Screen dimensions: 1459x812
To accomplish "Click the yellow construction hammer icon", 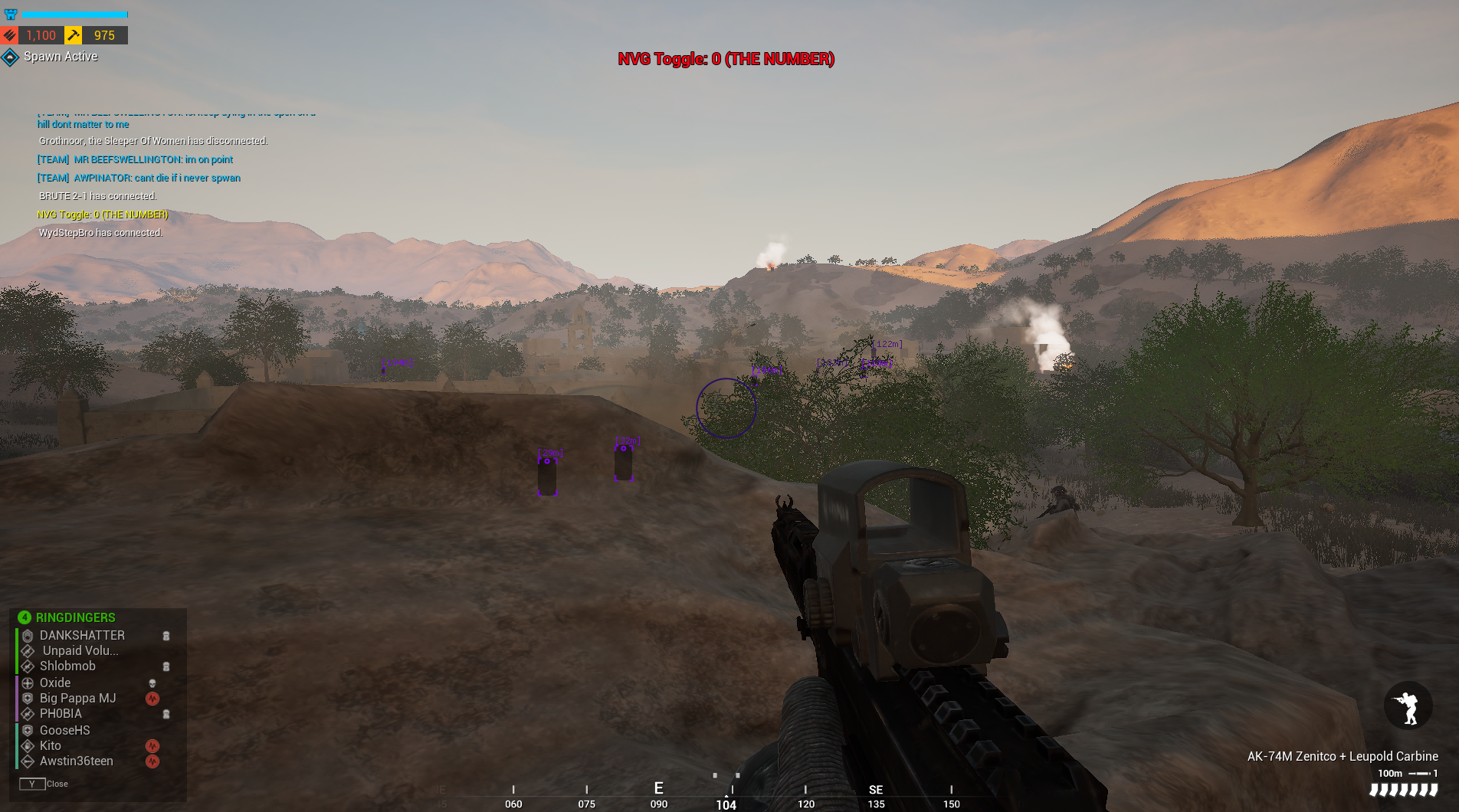I will (74, 34).
